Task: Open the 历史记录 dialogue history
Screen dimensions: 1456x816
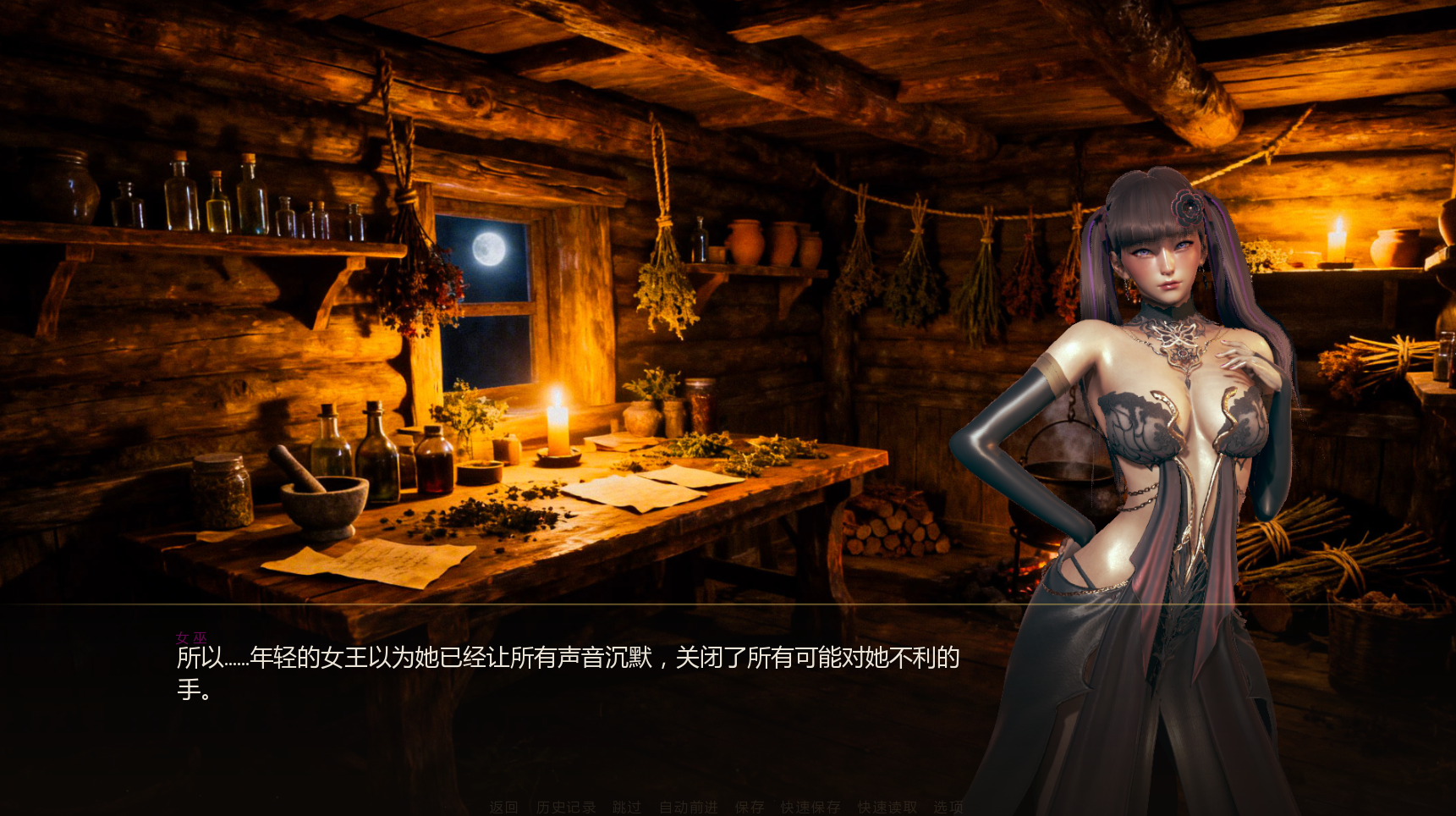Action: 565,808
